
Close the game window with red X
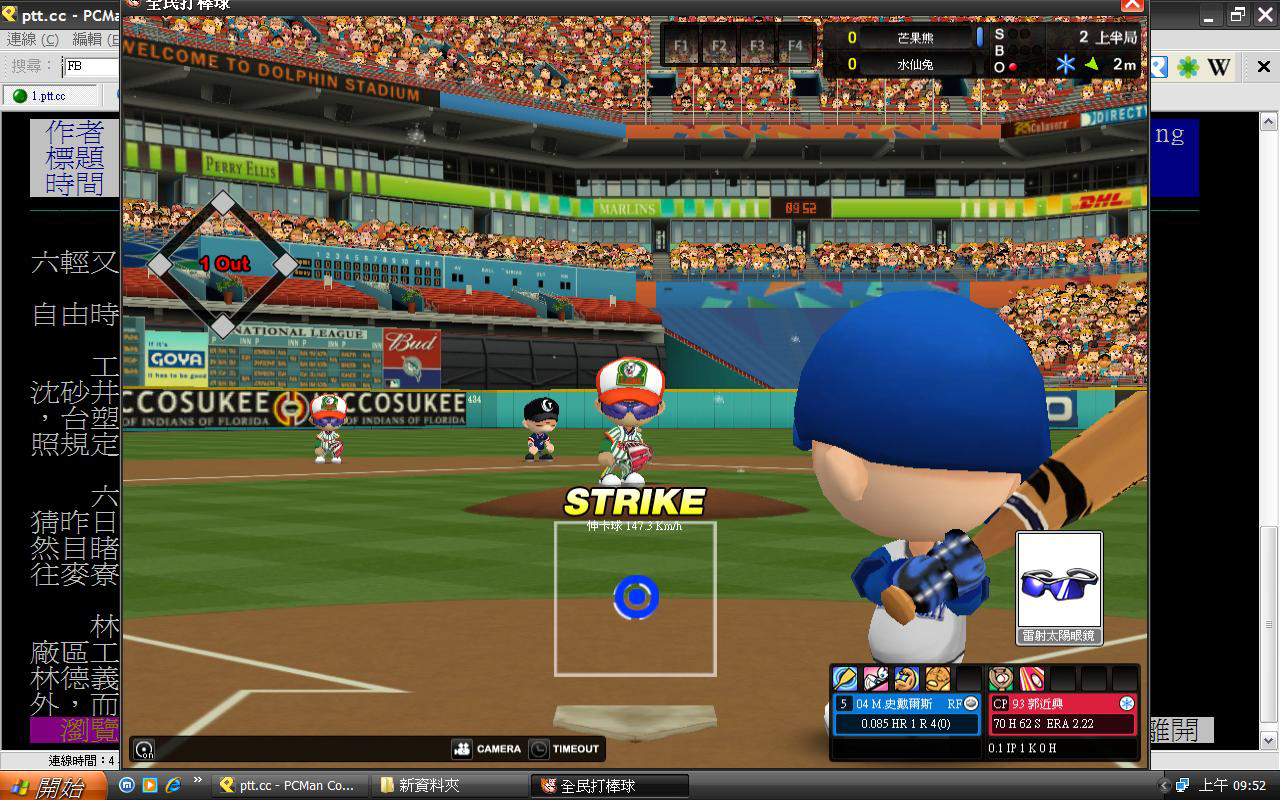coord(1132,4)
